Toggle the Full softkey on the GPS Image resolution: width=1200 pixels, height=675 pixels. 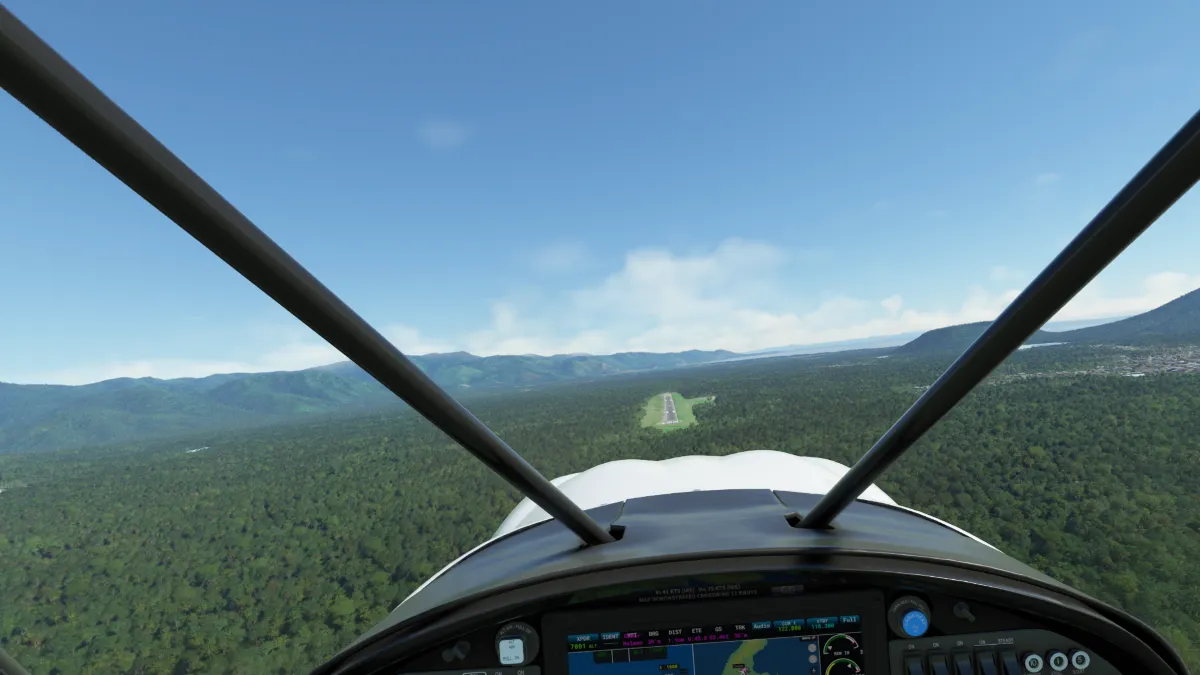[x=850, y=620]
